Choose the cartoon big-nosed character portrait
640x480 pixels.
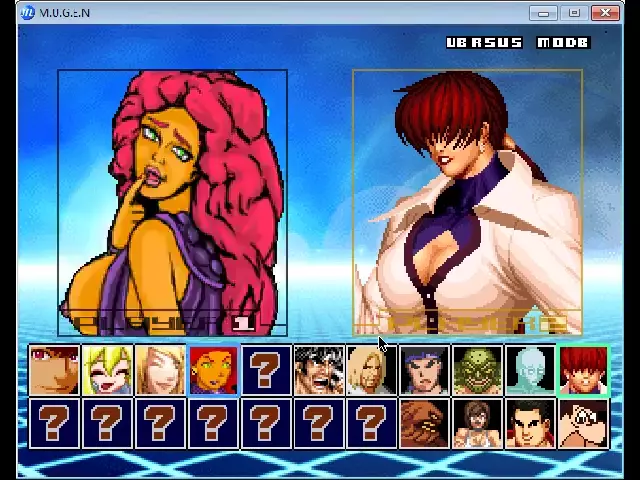tap(583, 423)
